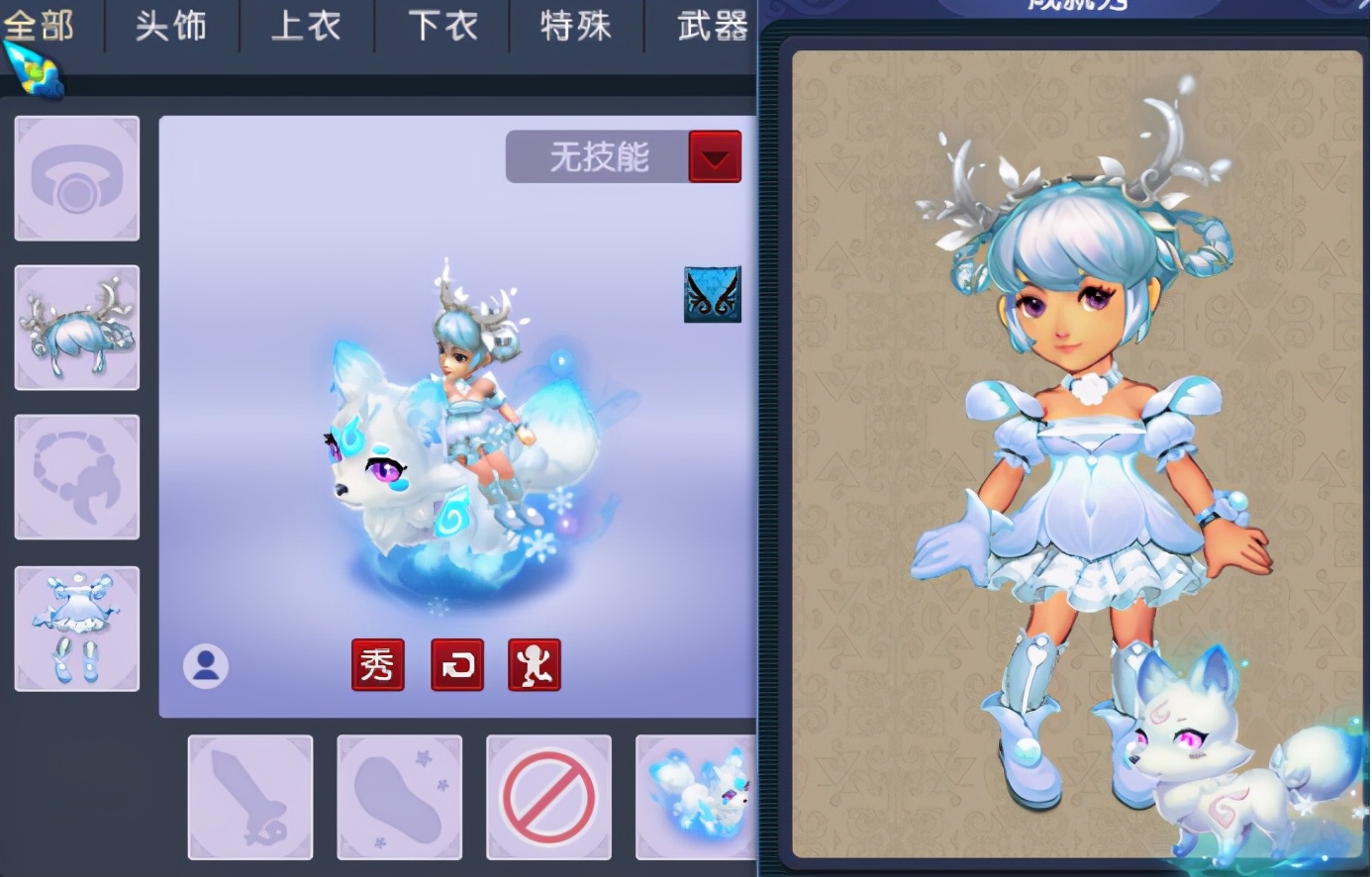This screenshot has width=1372, height=877.
Task: Click the blue wings emblem beside the model
Action: point(711,295)
